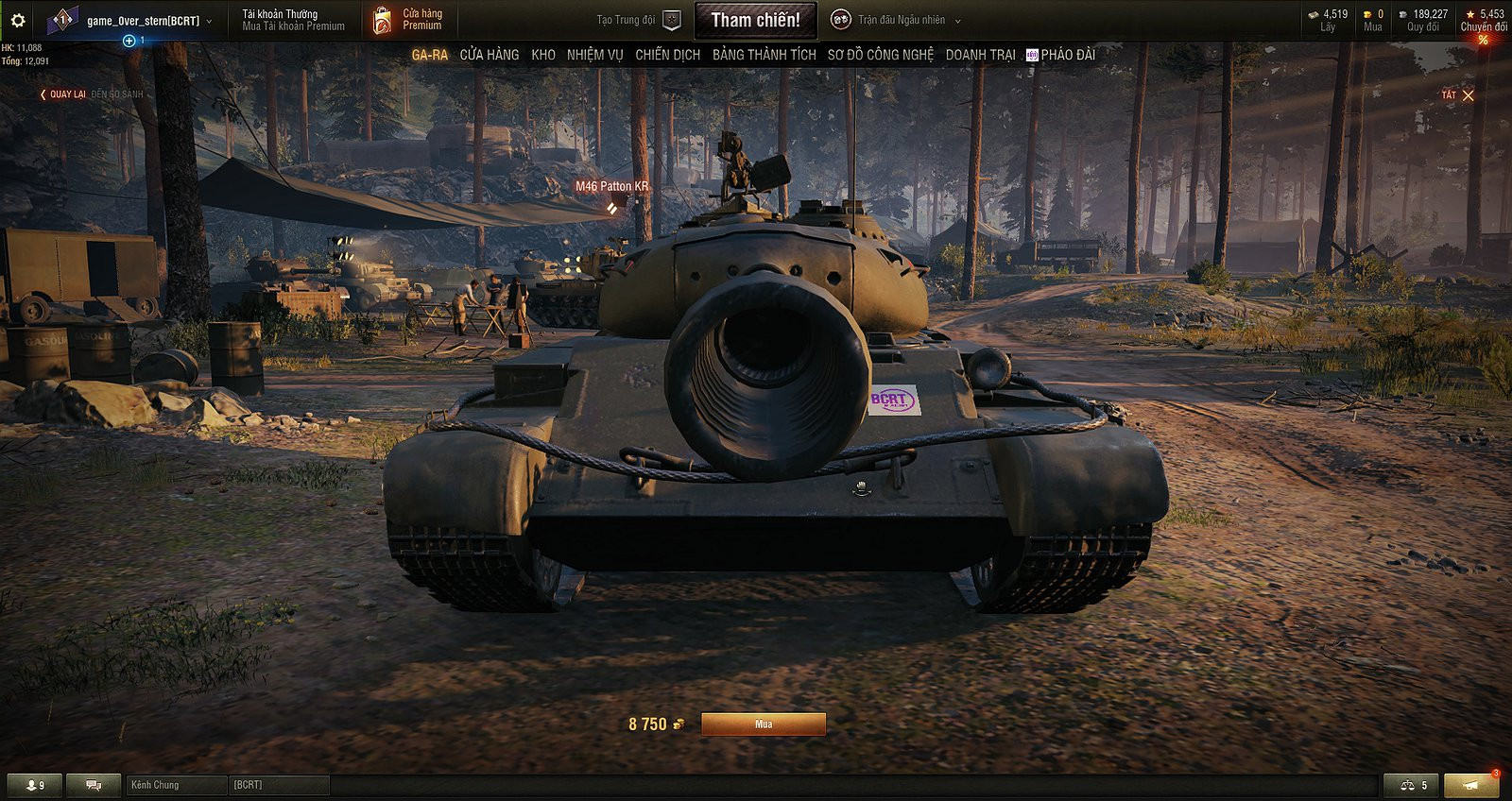Click the blue plus reserve booster icon
Viewport: 1512px width, 801px height.
(128, 40)
